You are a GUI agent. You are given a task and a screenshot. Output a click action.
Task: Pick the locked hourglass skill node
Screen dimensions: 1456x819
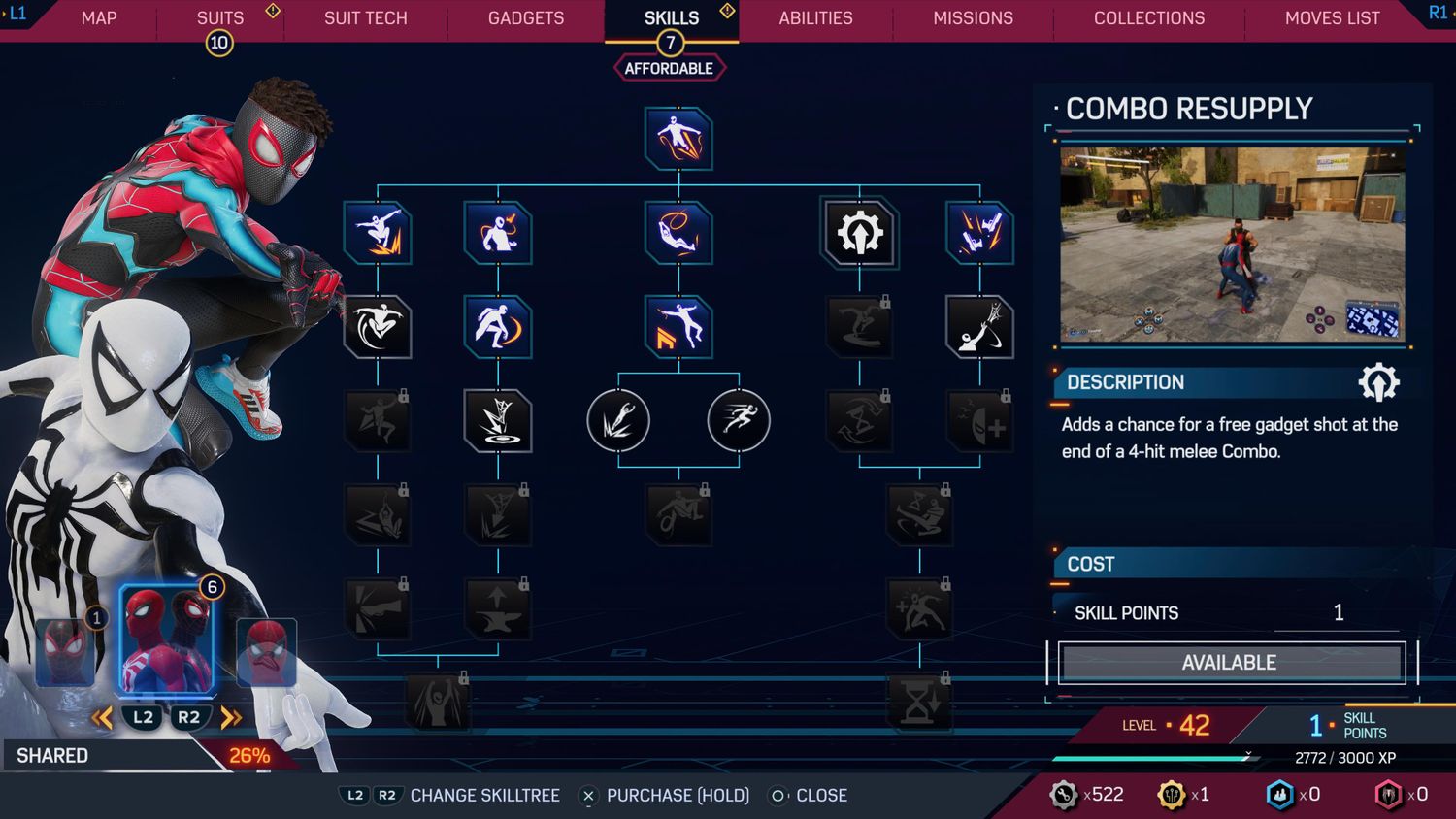(919, 704)
